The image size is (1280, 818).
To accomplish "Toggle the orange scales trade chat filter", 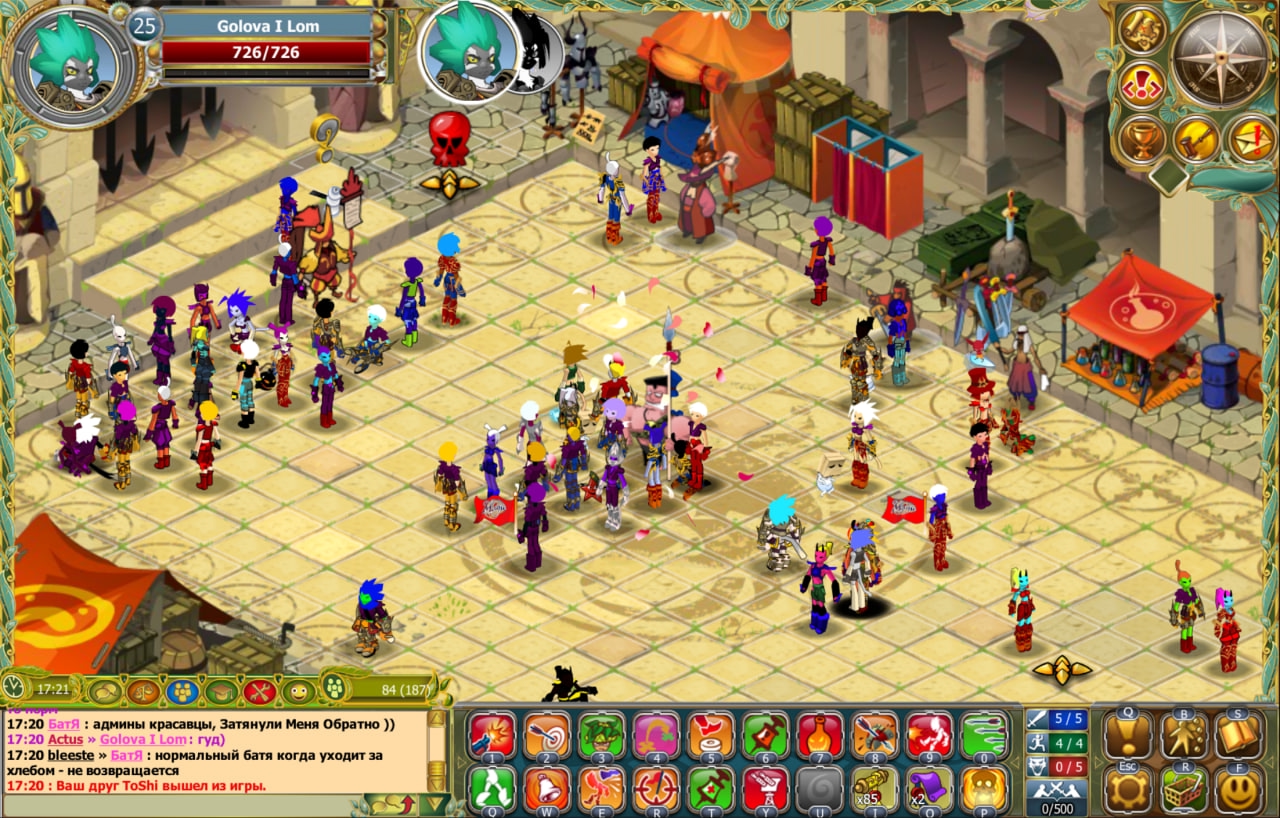I will (x=141, y=690).
